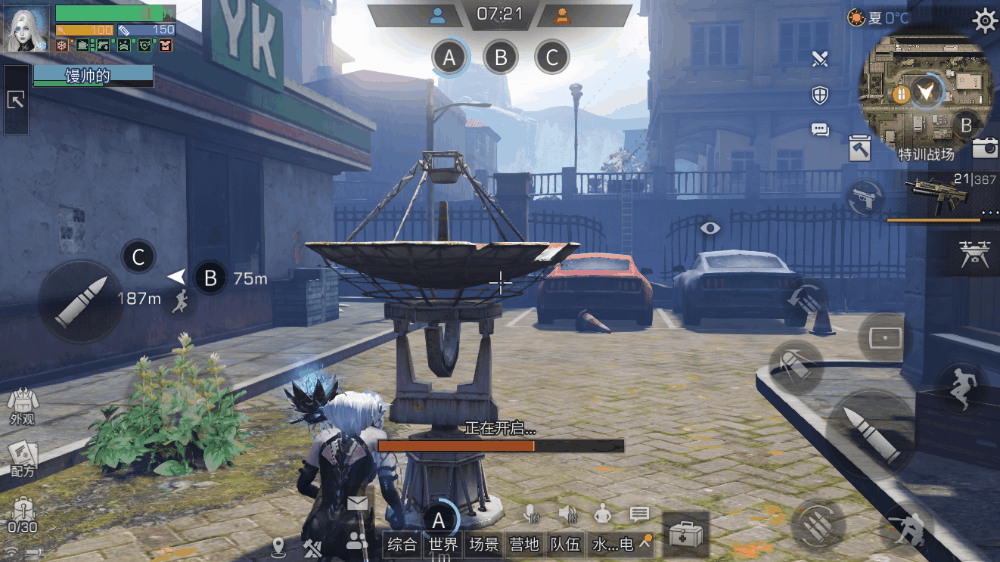Tap the camera screenshot icon
This screenshot has width=1000, height=562.
coord(985,148)
